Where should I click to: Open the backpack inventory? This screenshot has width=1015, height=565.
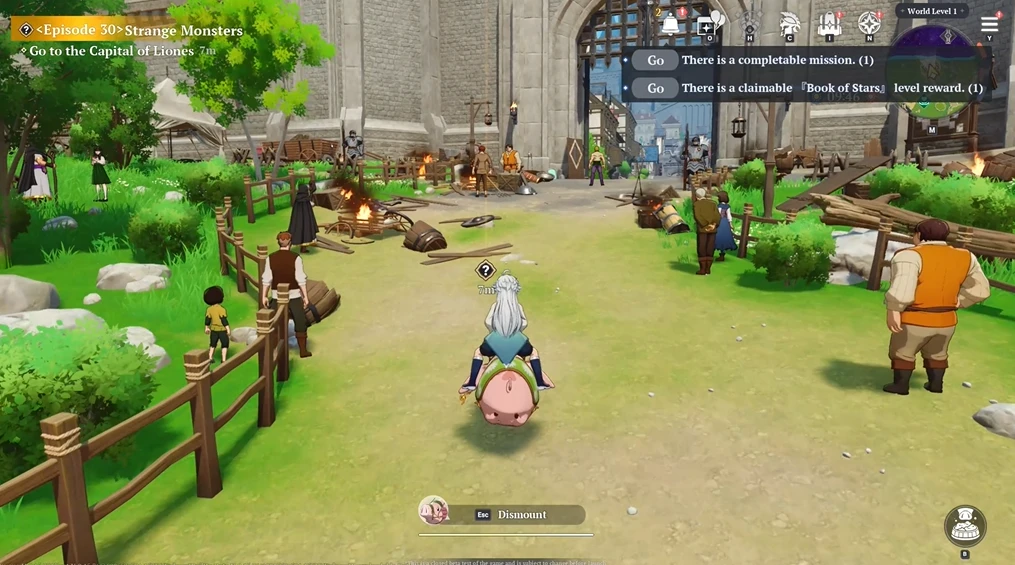coord(829,24)
